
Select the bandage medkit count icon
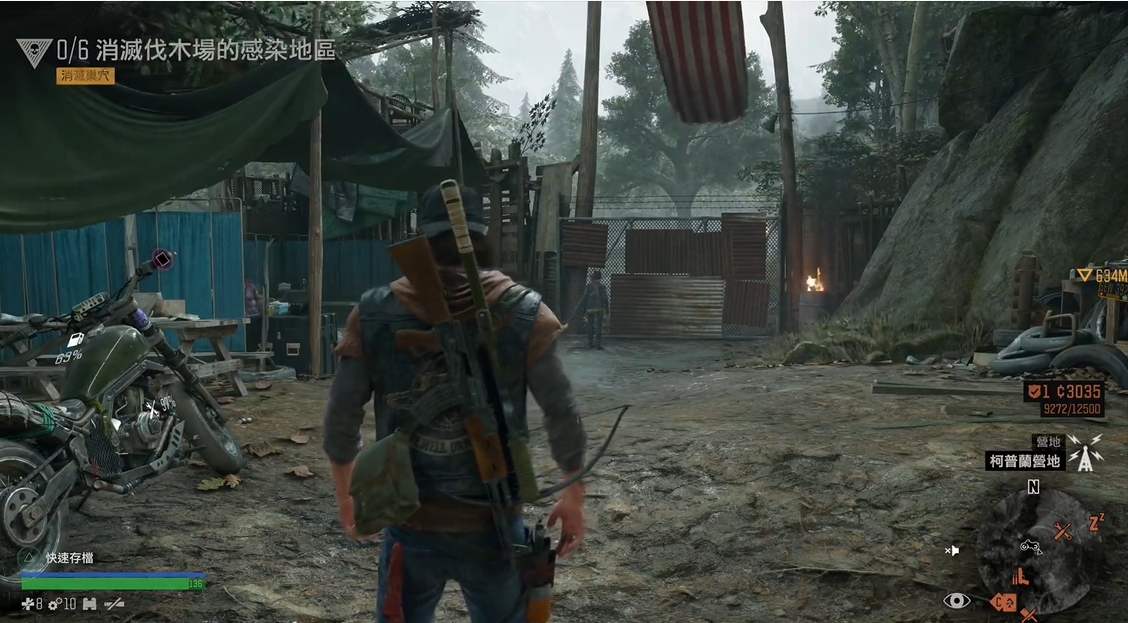tap(27, 604)
